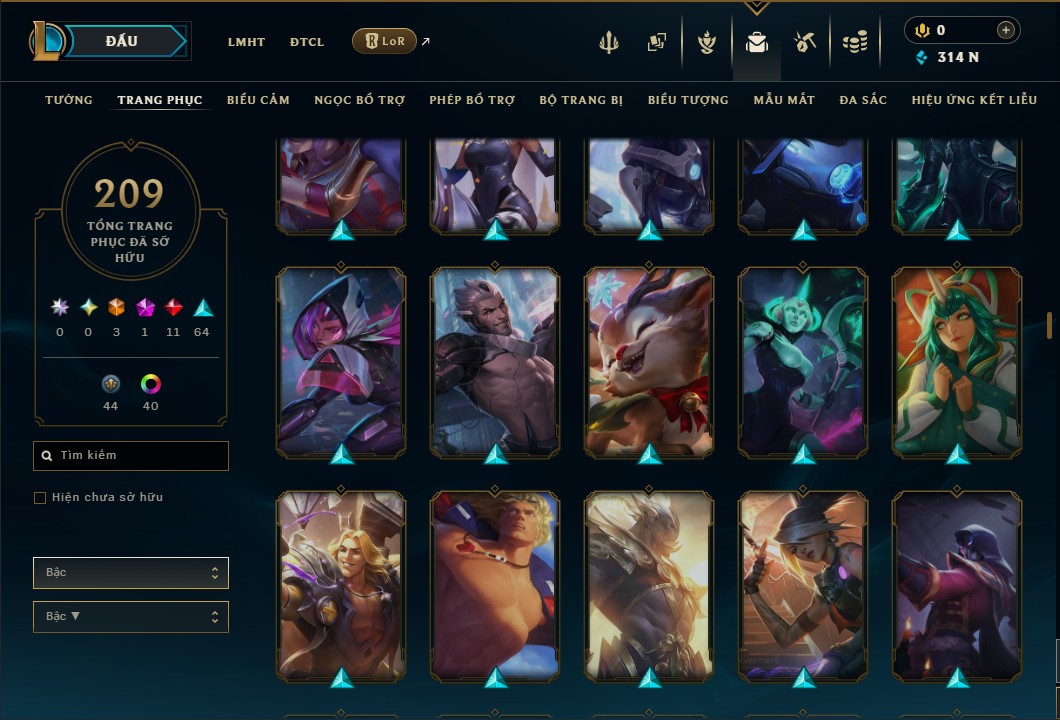Image resolution: width=1060 pixels, height=720 pixels.
Task: Click the ĐẤU play button
Action: 122,41
